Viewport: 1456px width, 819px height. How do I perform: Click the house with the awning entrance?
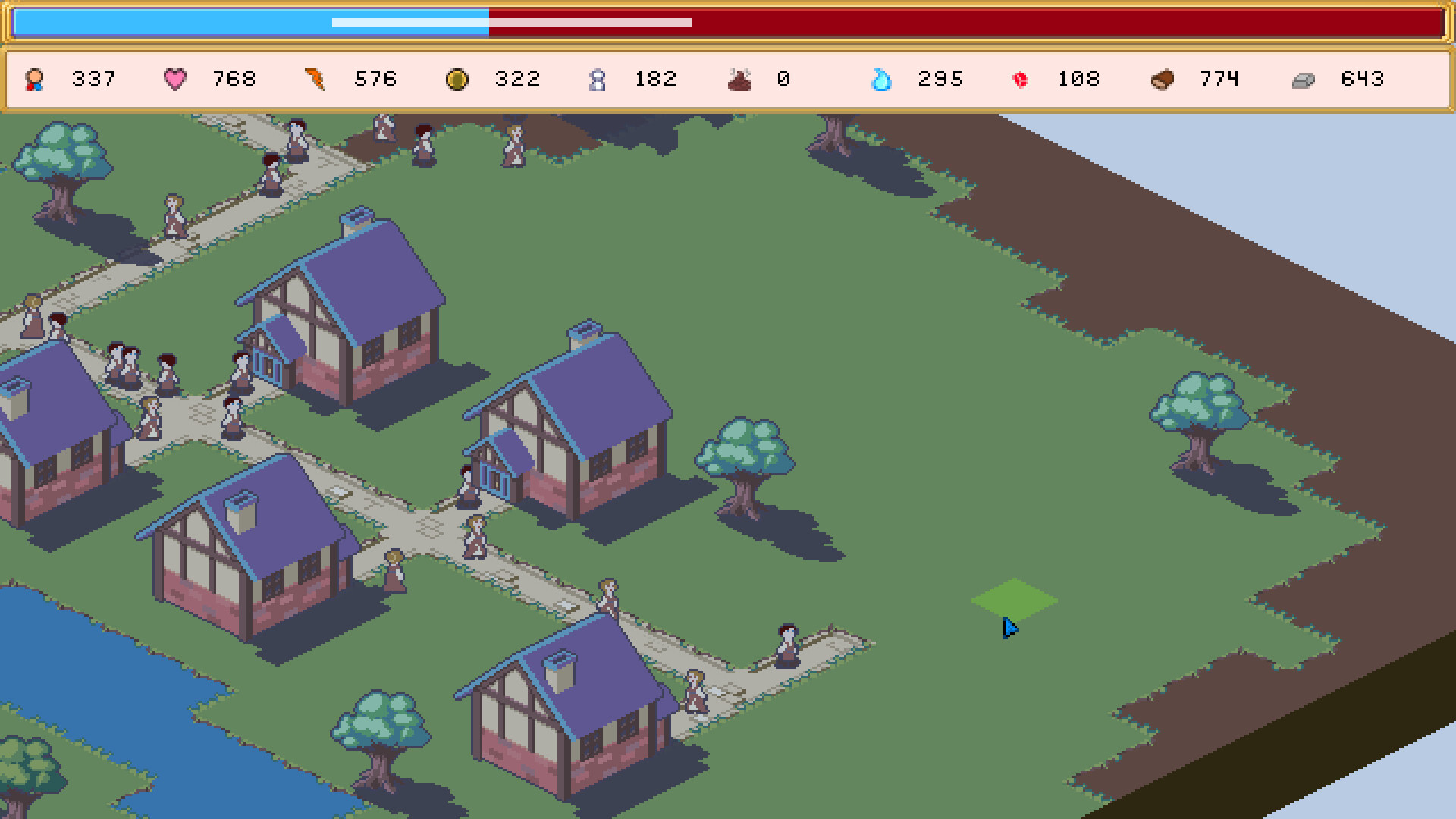341,318
